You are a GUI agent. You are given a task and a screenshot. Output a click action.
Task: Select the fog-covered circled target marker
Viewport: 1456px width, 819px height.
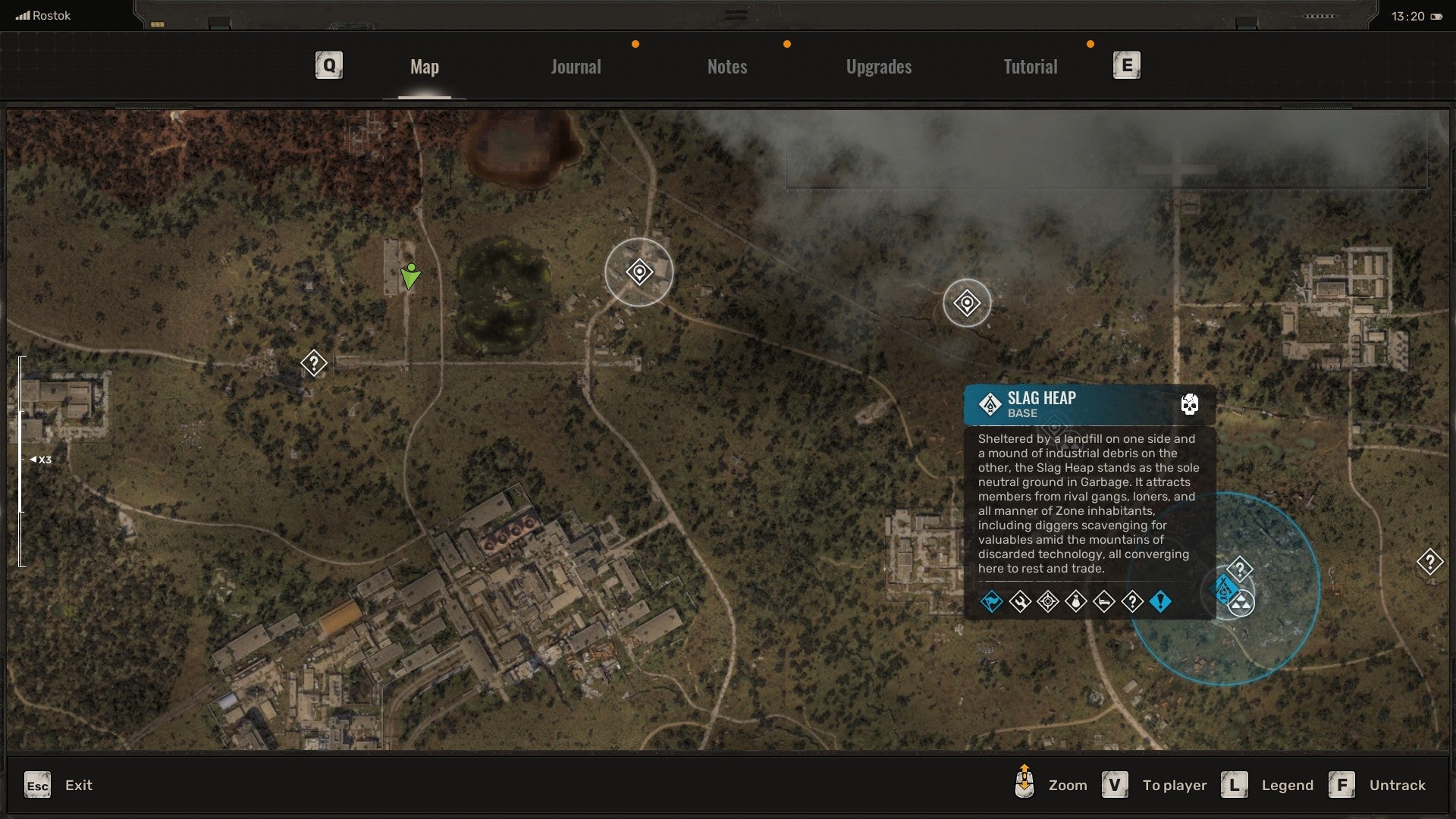[x=967, y=303]
